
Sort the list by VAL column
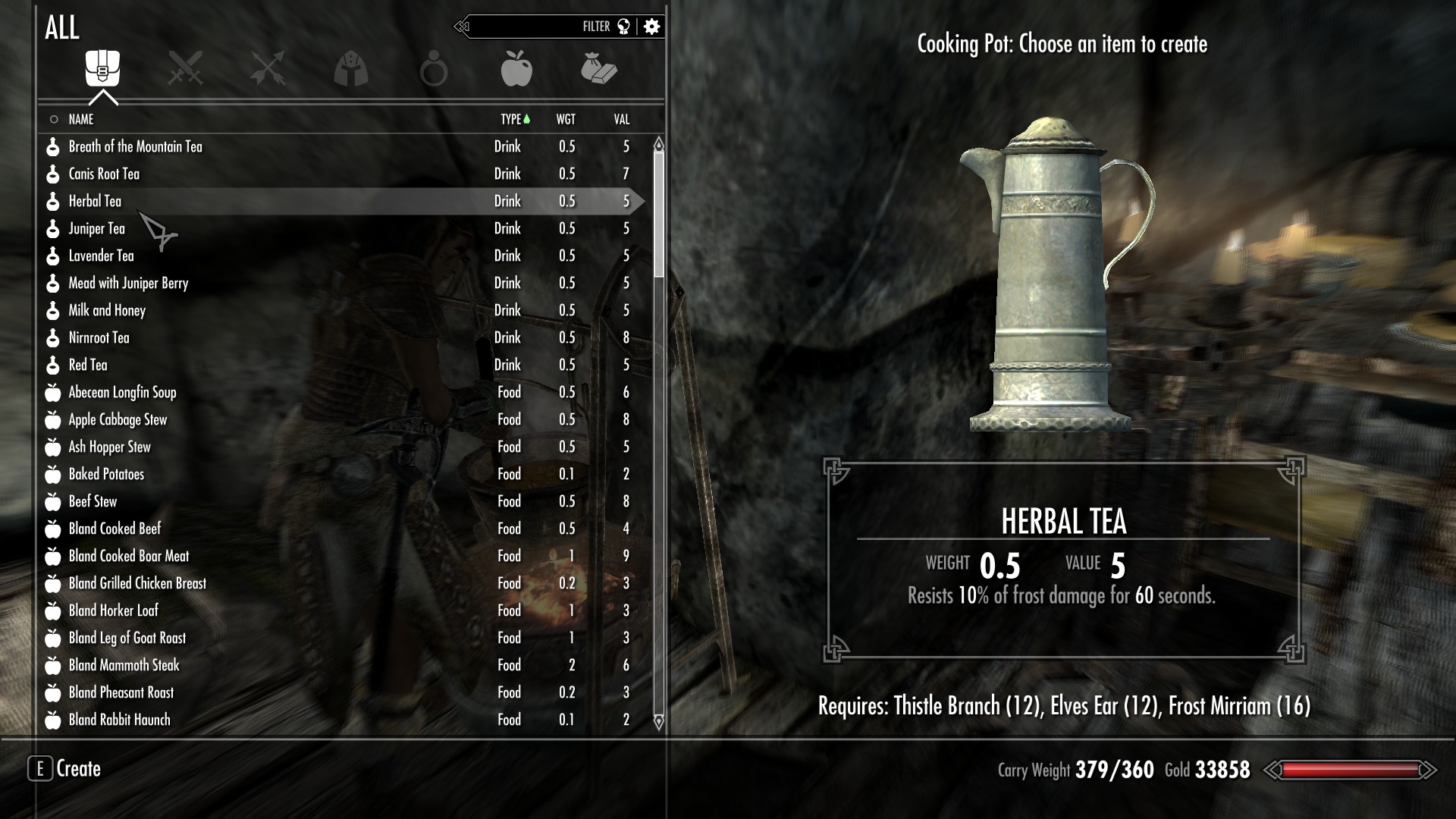pos(622,119)
